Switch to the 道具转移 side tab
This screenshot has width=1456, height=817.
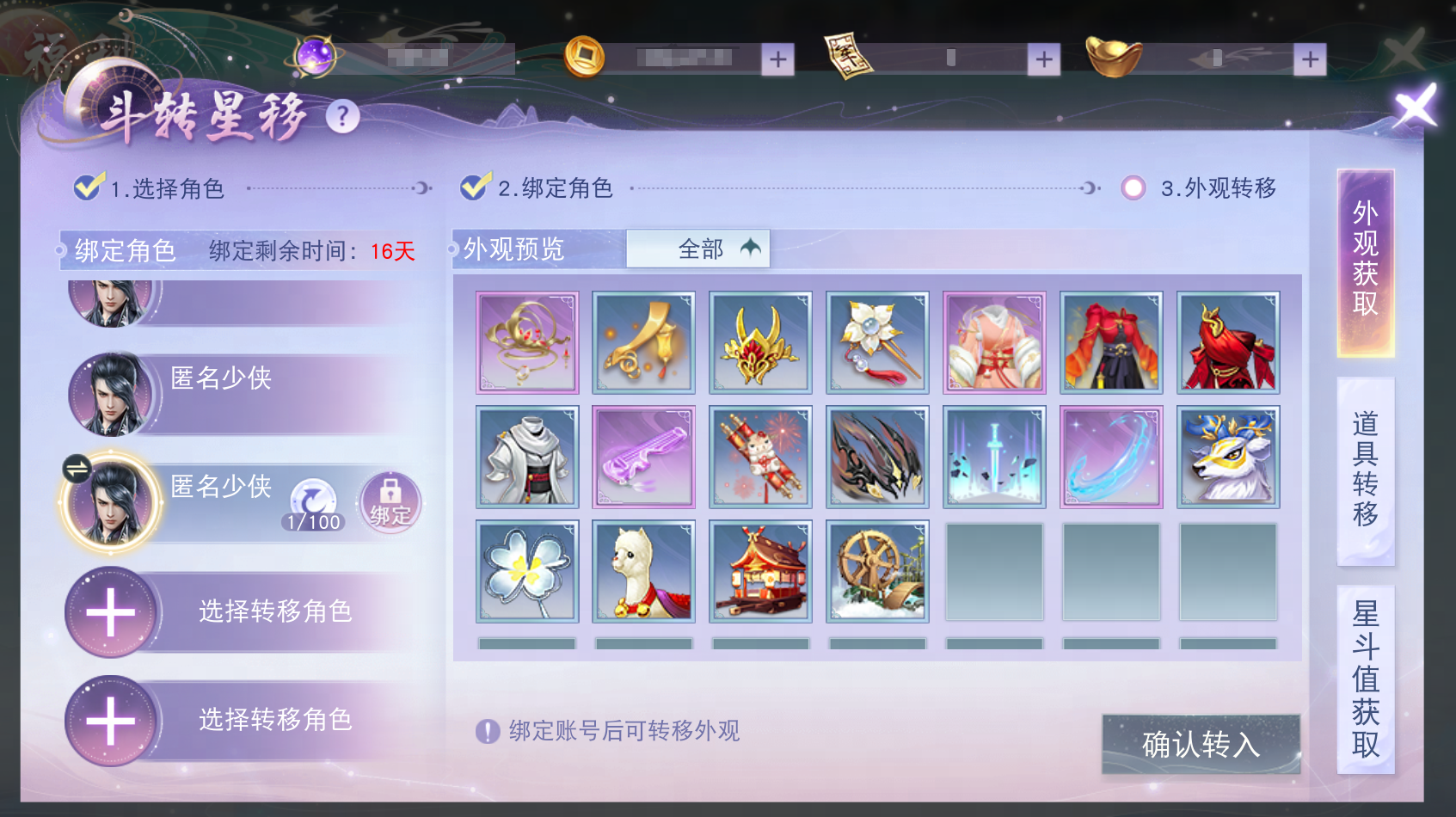(x=1365, y=469)
